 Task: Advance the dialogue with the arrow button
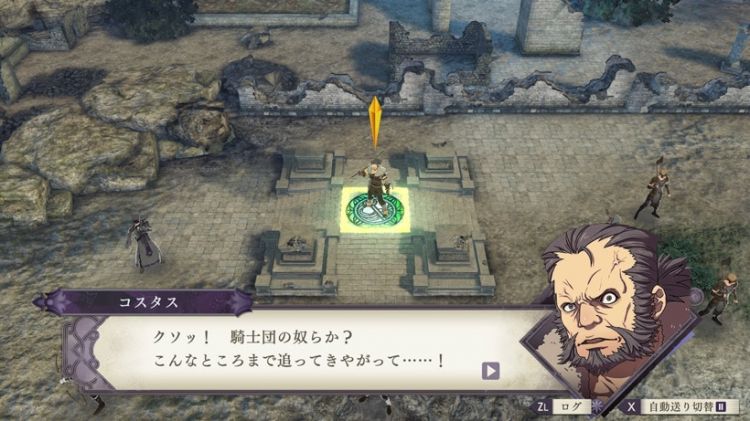491,370
